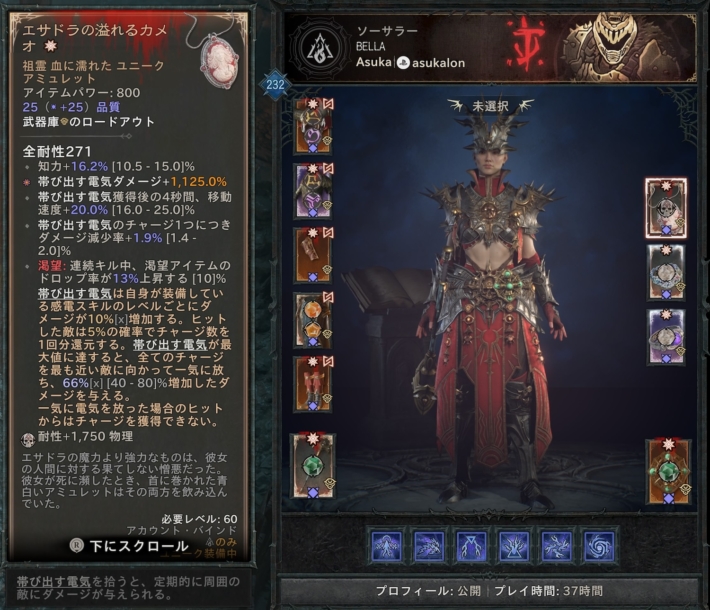
Task: Inspect the spiral vortex skill icon
Action: tap(599, 546)
